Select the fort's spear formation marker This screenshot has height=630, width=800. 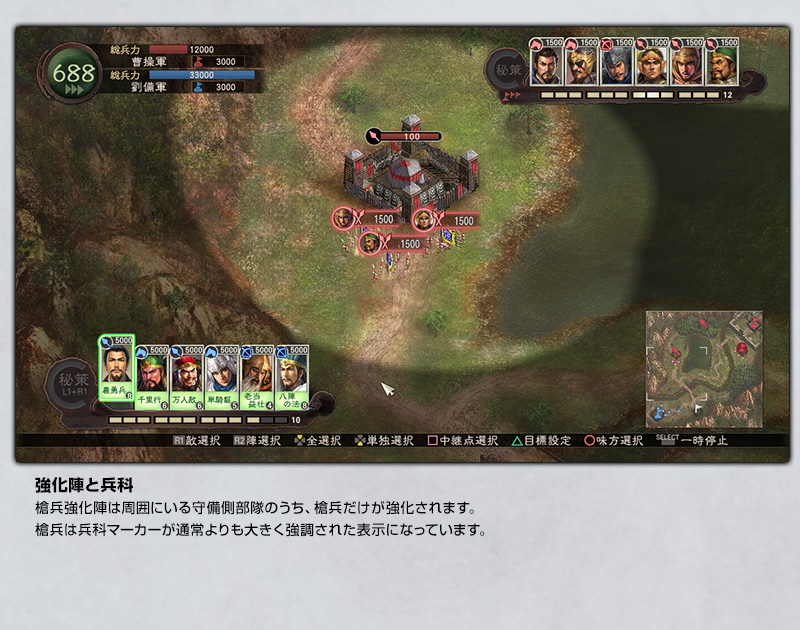pos(374,136)
